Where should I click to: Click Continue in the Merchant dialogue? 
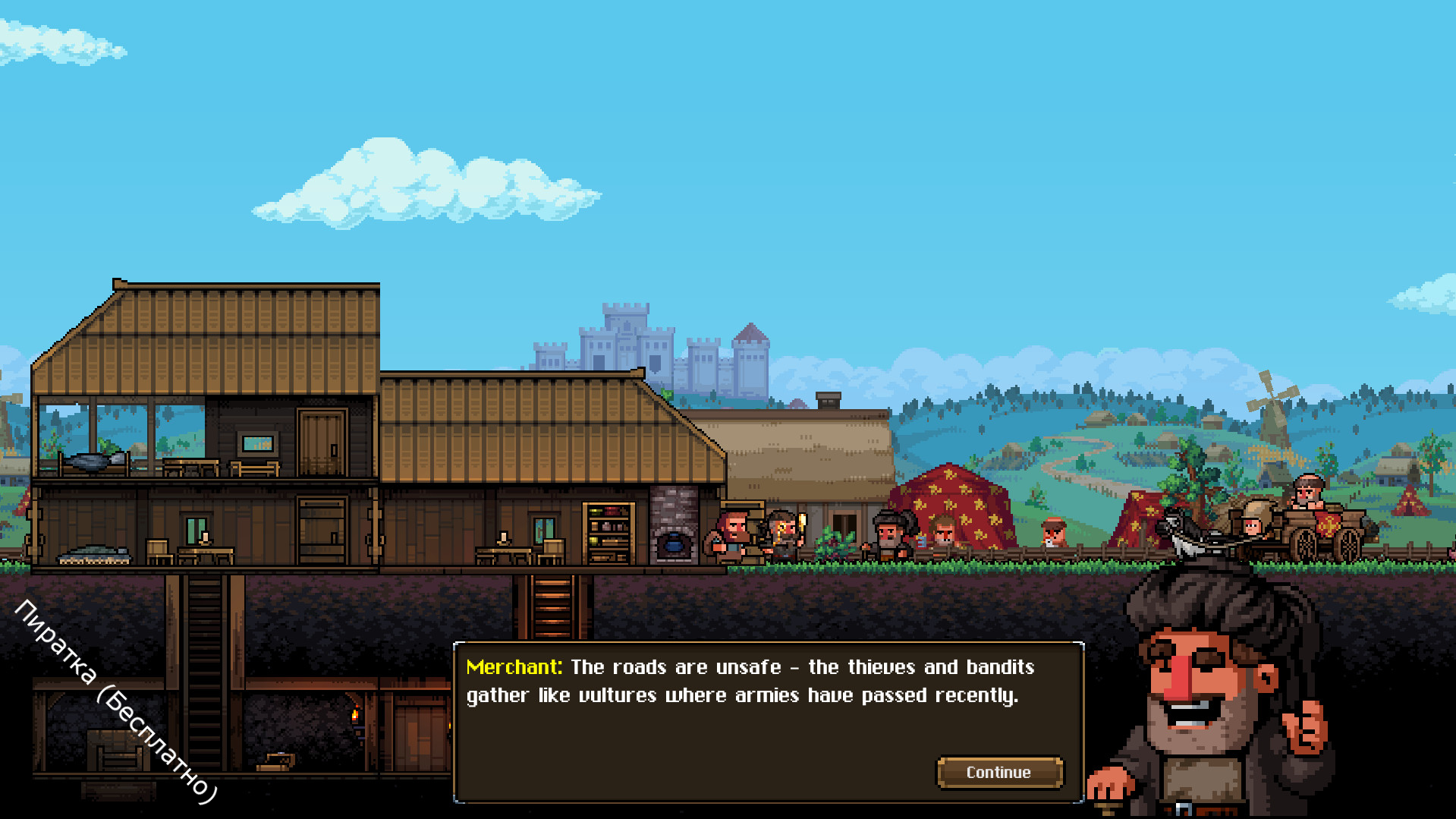click(998, 773)
